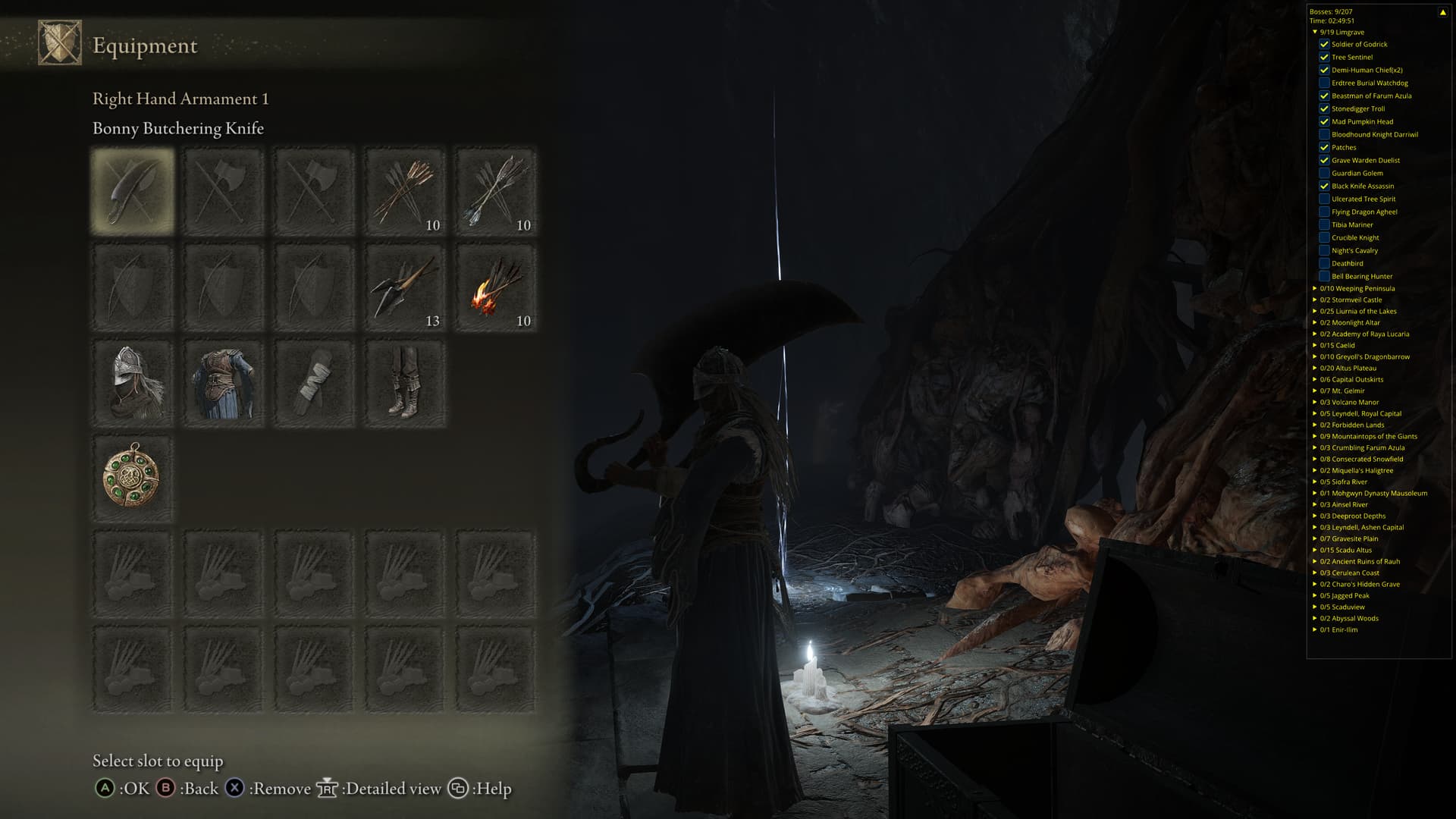Expand the Caelid boss section

click(1315, 345)
